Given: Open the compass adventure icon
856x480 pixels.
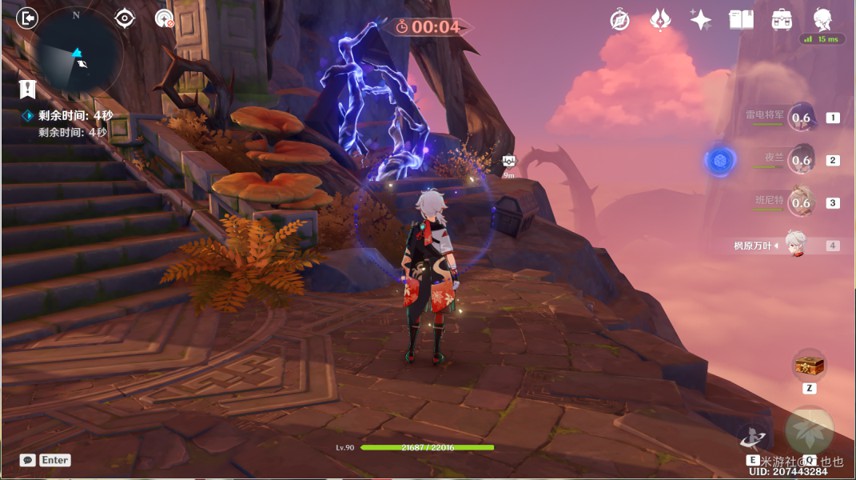Looking at the screenshot, I should click(x=620, y=20).
